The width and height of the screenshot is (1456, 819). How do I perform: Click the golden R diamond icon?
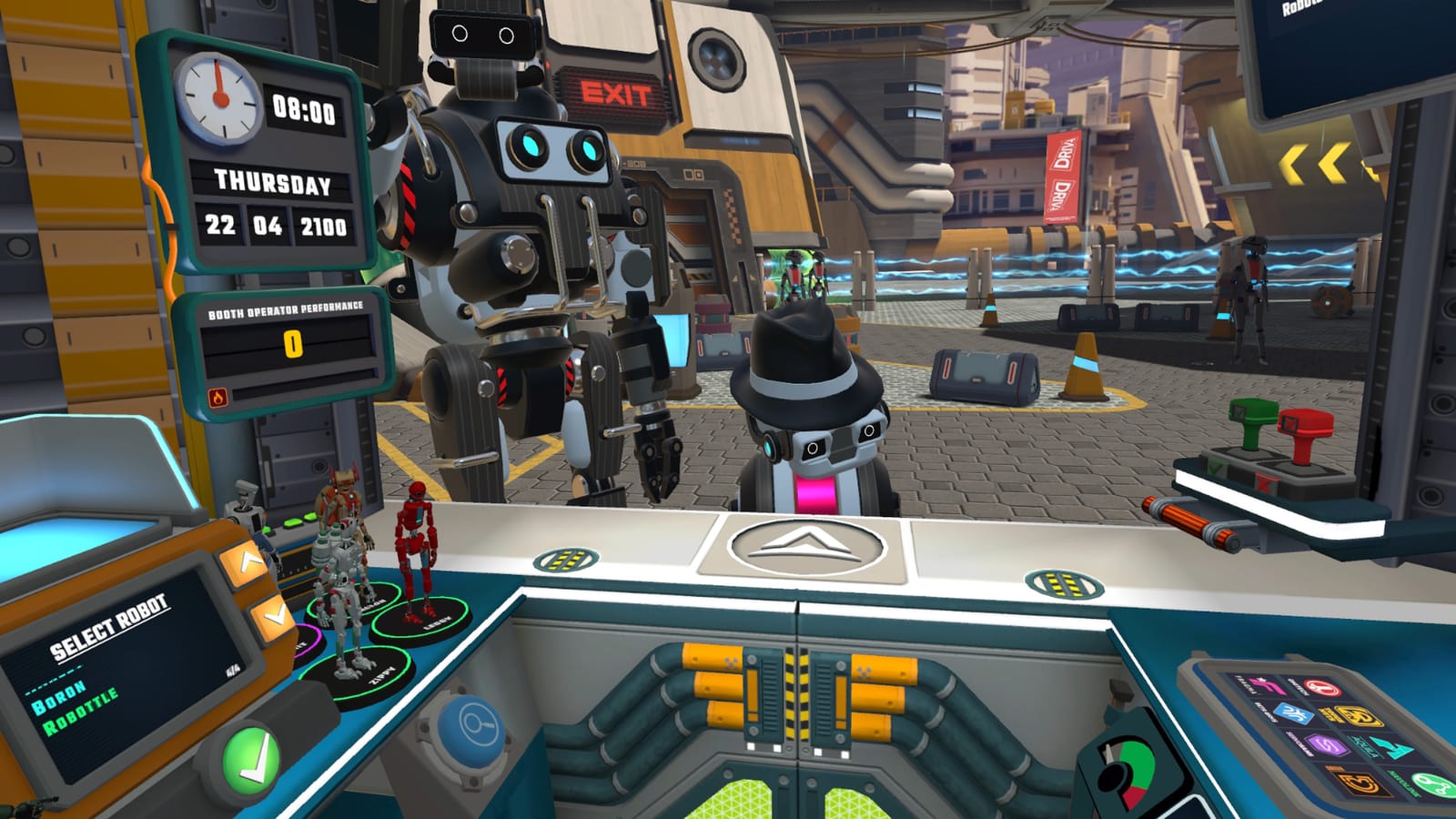coord(1360,717)
